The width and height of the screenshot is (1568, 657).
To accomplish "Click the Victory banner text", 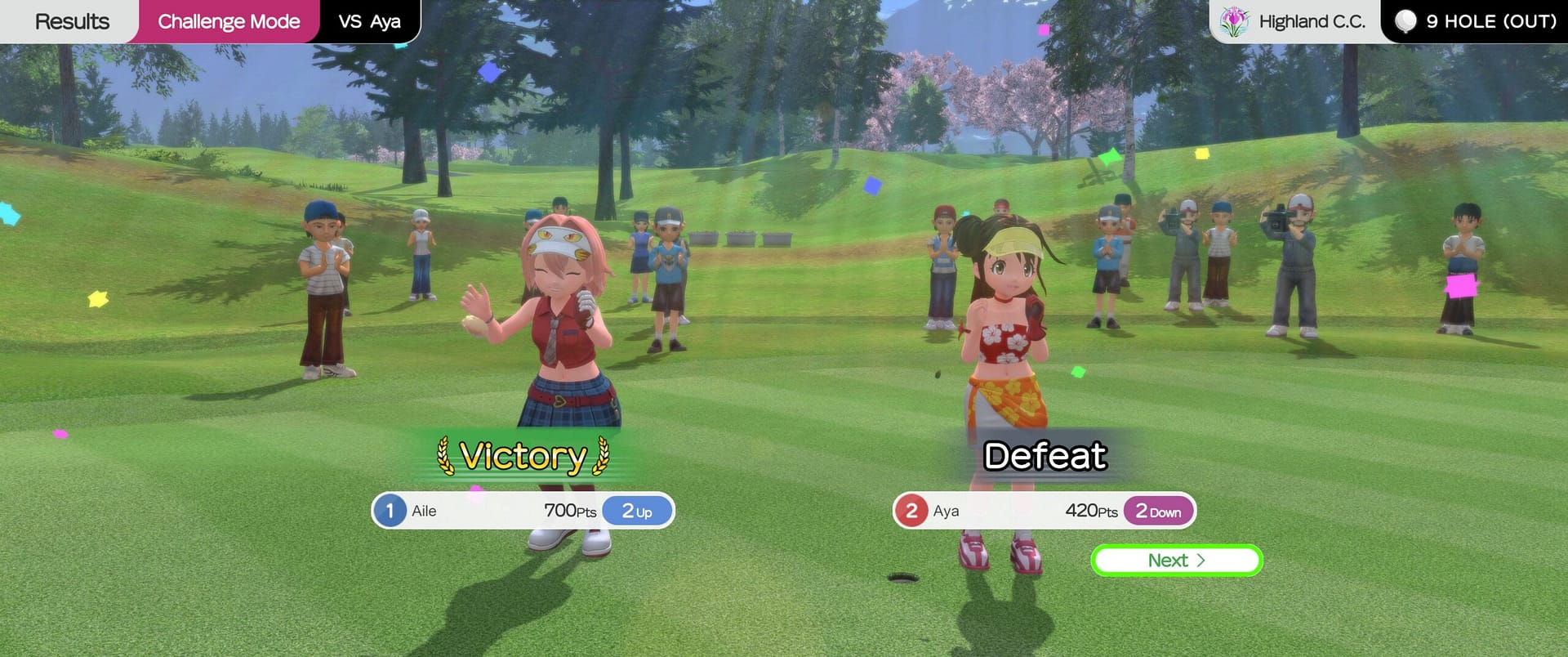I will (523, 457).
